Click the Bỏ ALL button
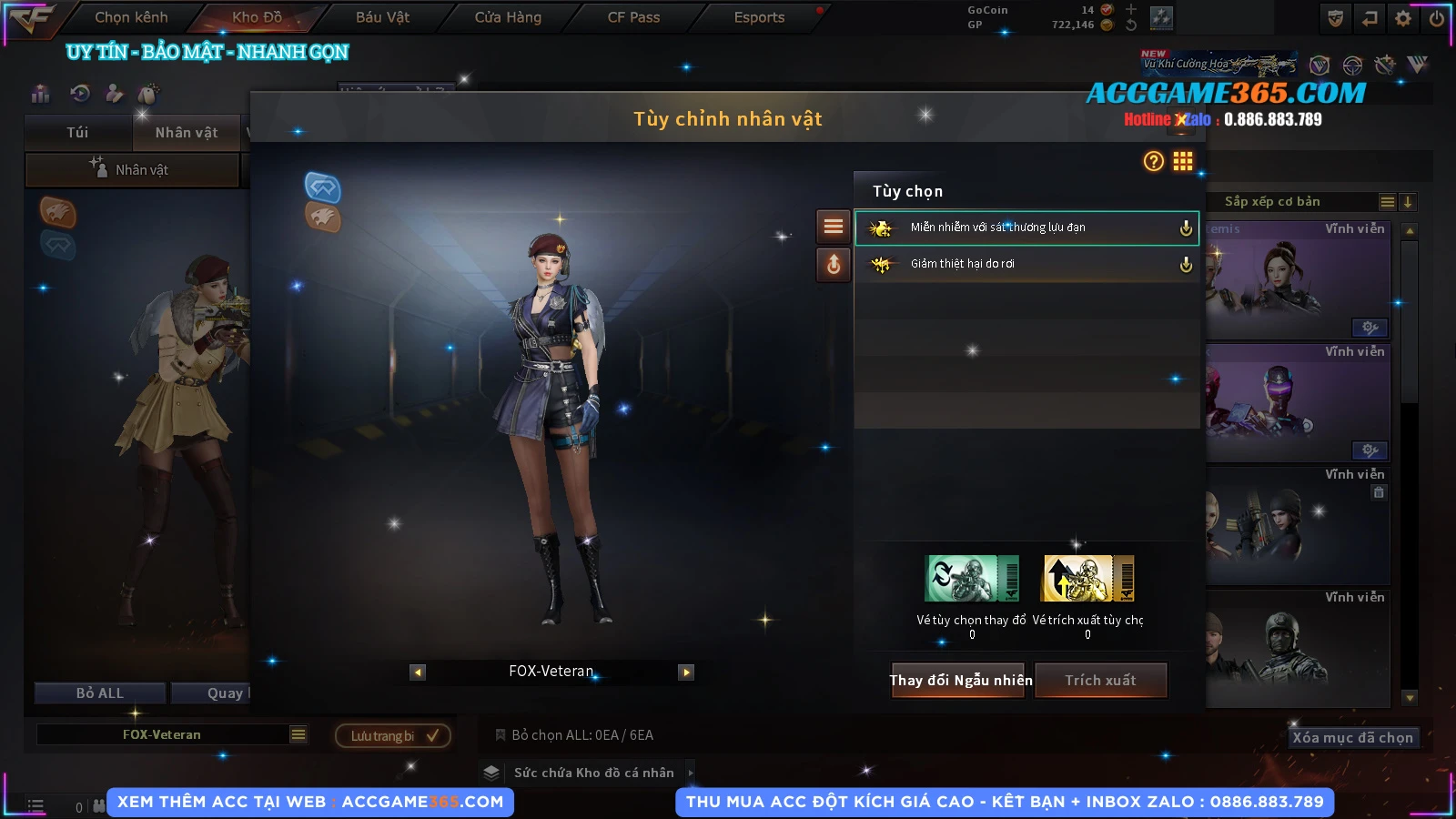The height and width of the screenshot is (819, 1456). coord(100,693)
